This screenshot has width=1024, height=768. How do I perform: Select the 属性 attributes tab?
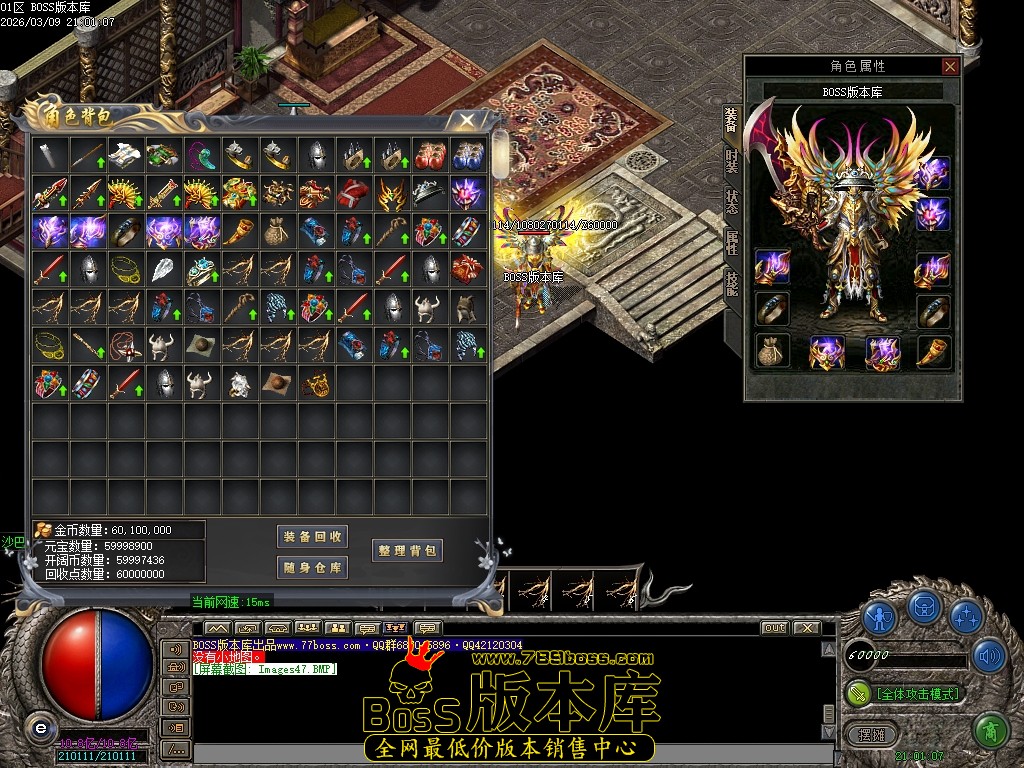point(731,242)
